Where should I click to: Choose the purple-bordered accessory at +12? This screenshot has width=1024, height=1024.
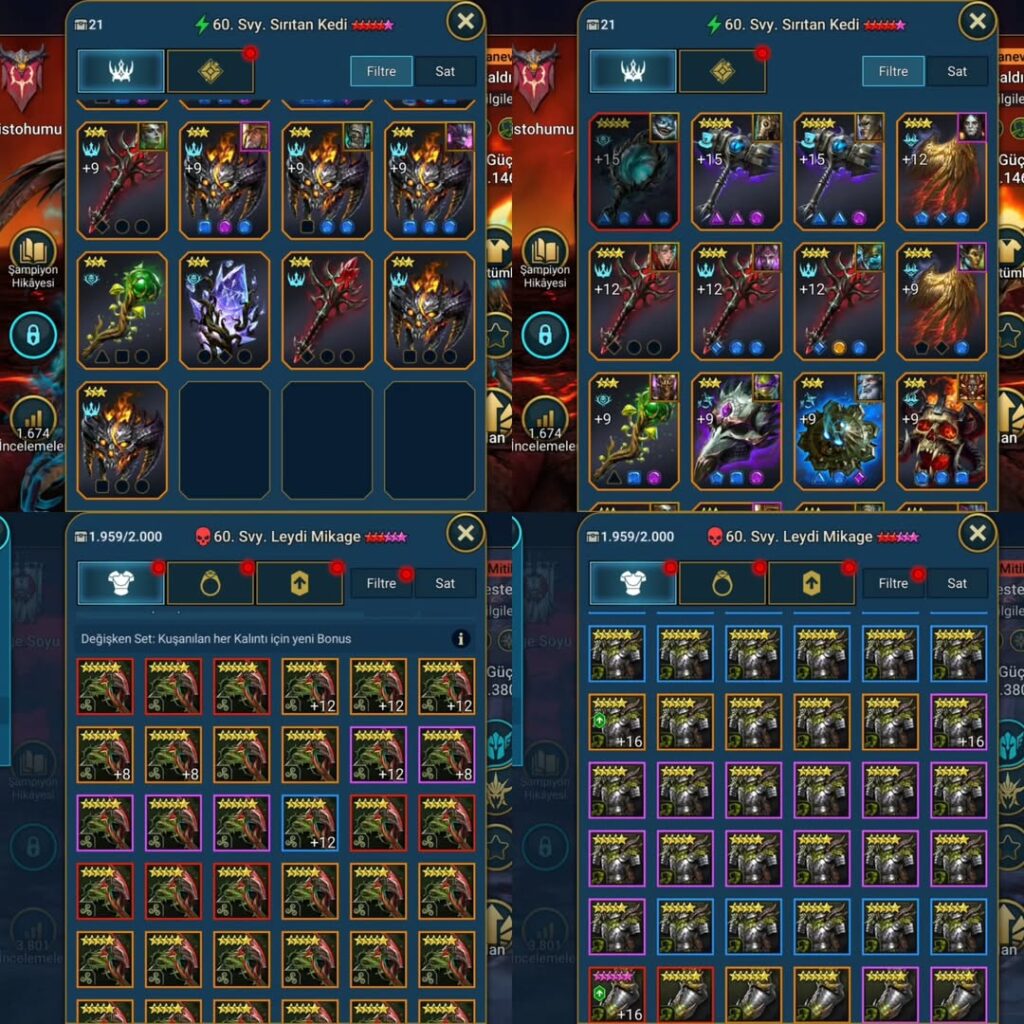(378, 754)
